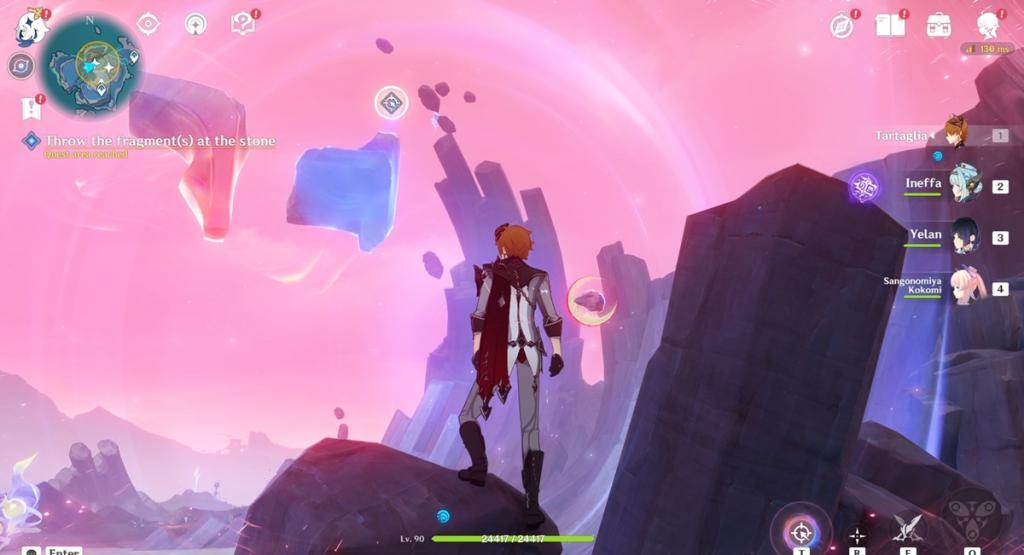Viewport: 1024px width, 555px height.
Task: Open the character profile head icon
Action: [988, 25]
